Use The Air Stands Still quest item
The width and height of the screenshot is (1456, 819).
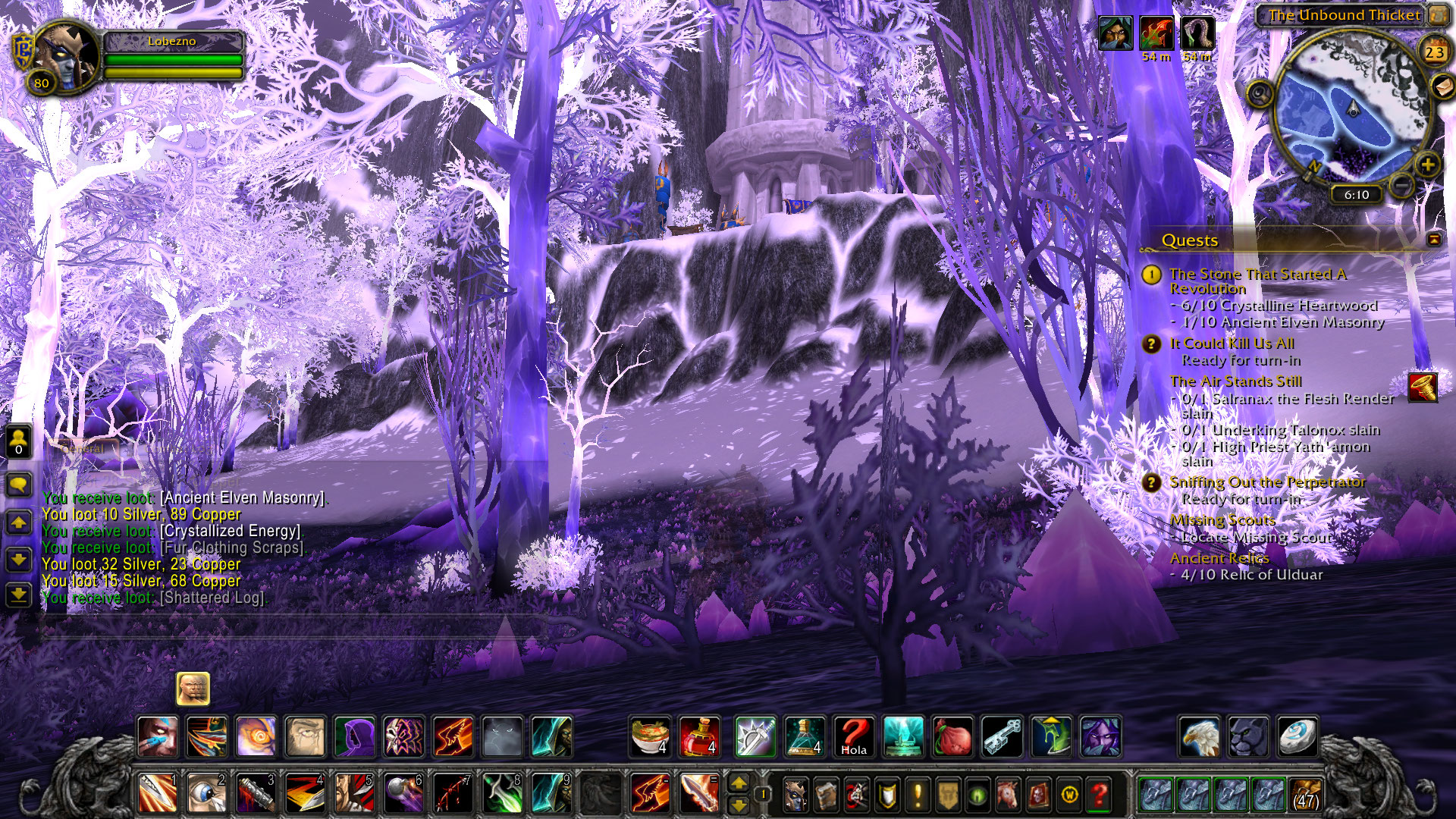1423,387
